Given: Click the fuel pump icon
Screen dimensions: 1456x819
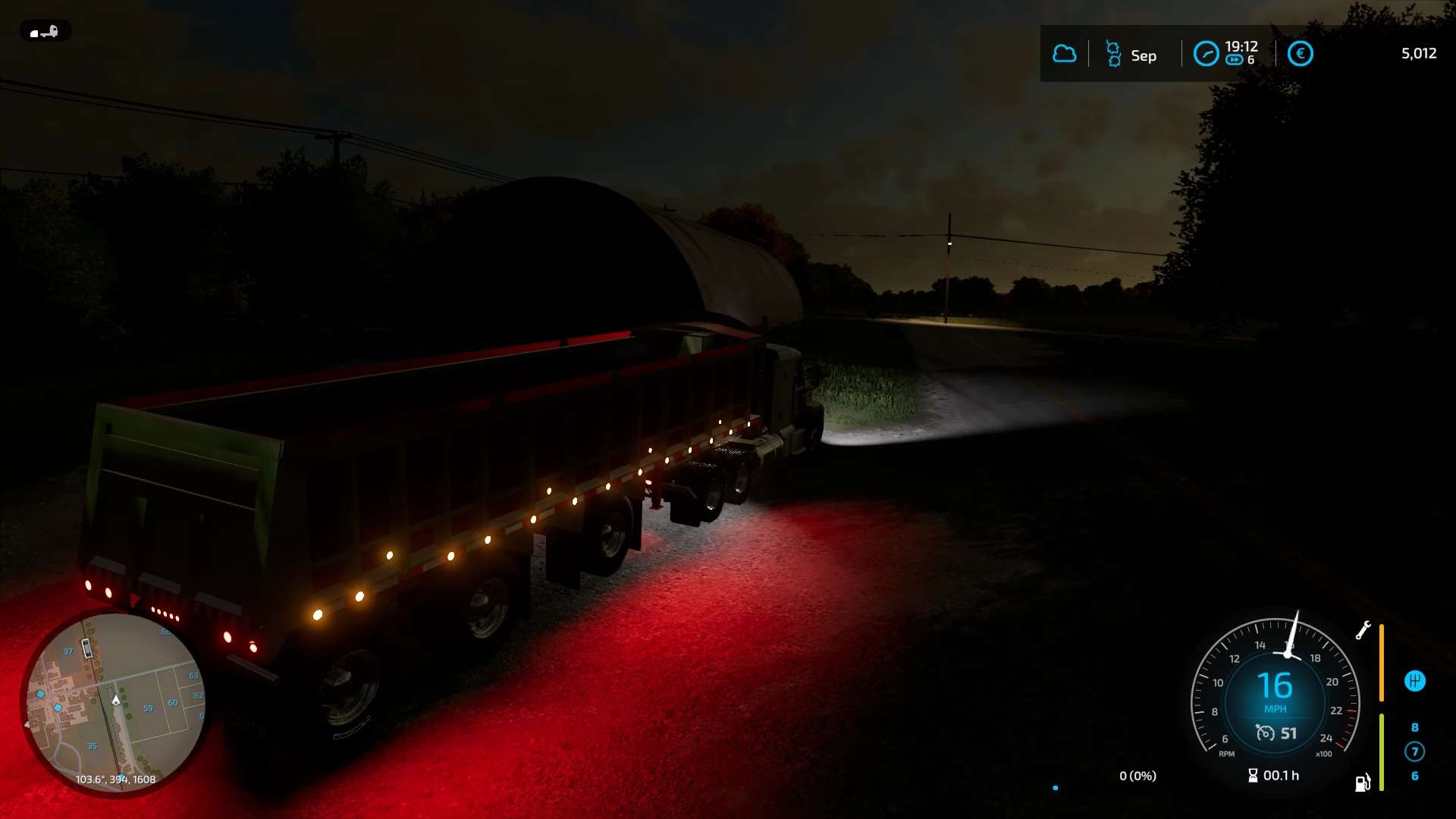Looking at the screenshot, I should 1363,783.
